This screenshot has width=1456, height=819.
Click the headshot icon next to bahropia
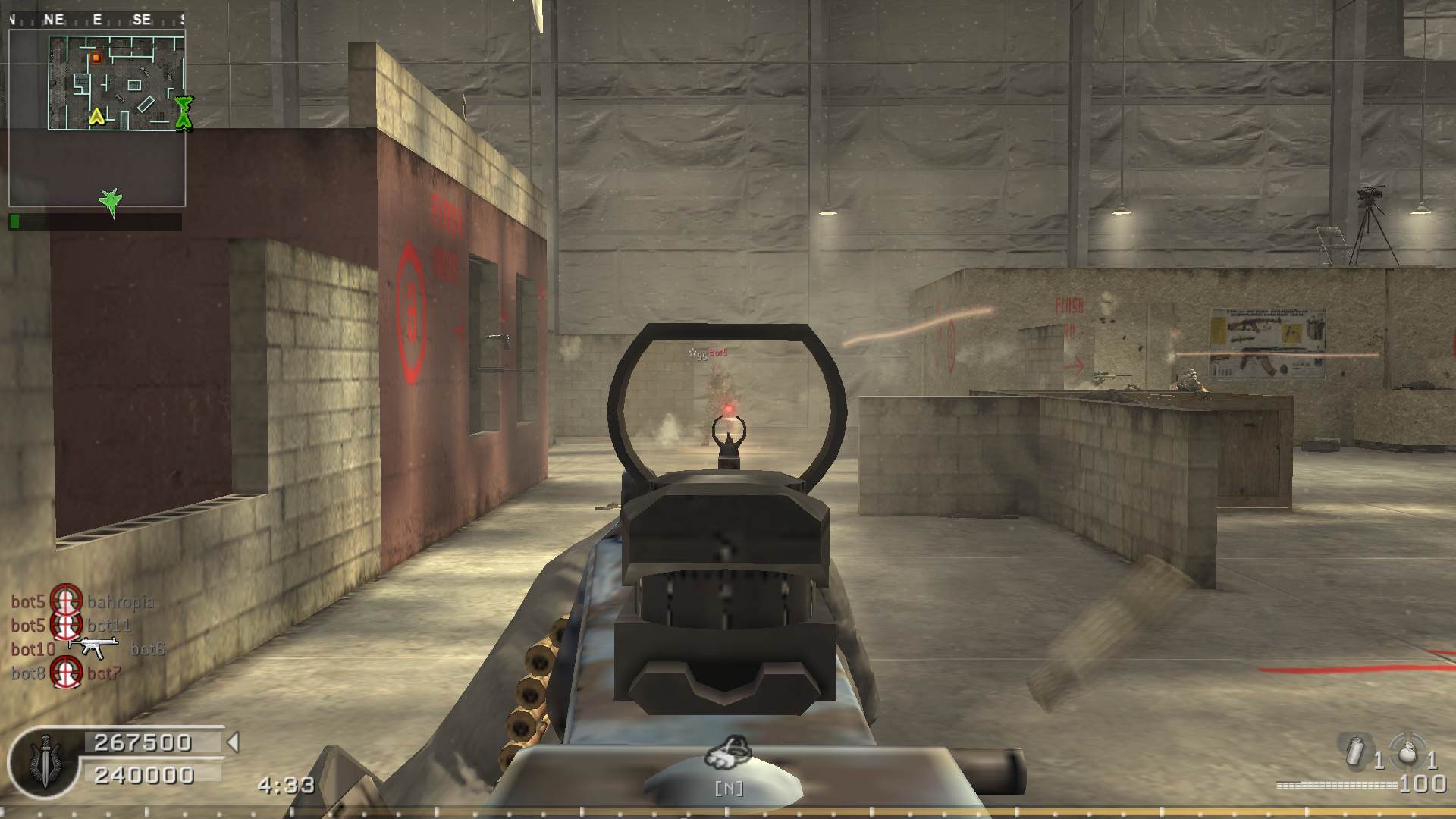pos(66,601)
